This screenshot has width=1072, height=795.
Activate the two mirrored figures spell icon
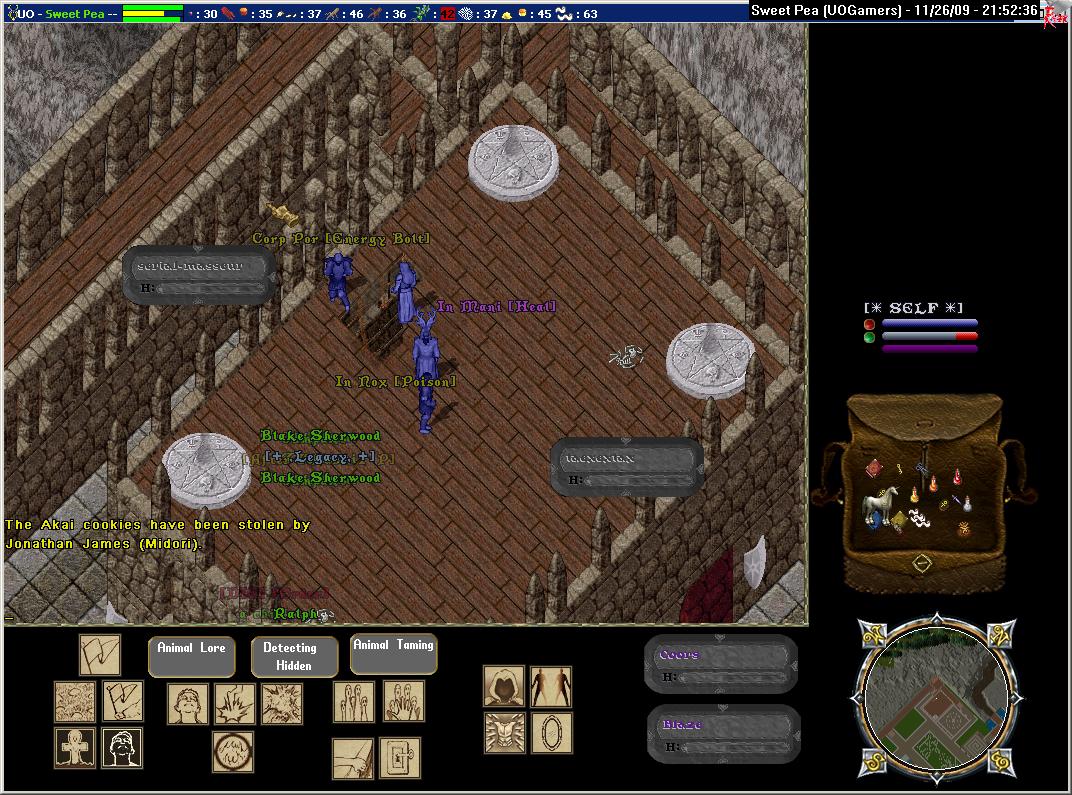pos(550,686)
